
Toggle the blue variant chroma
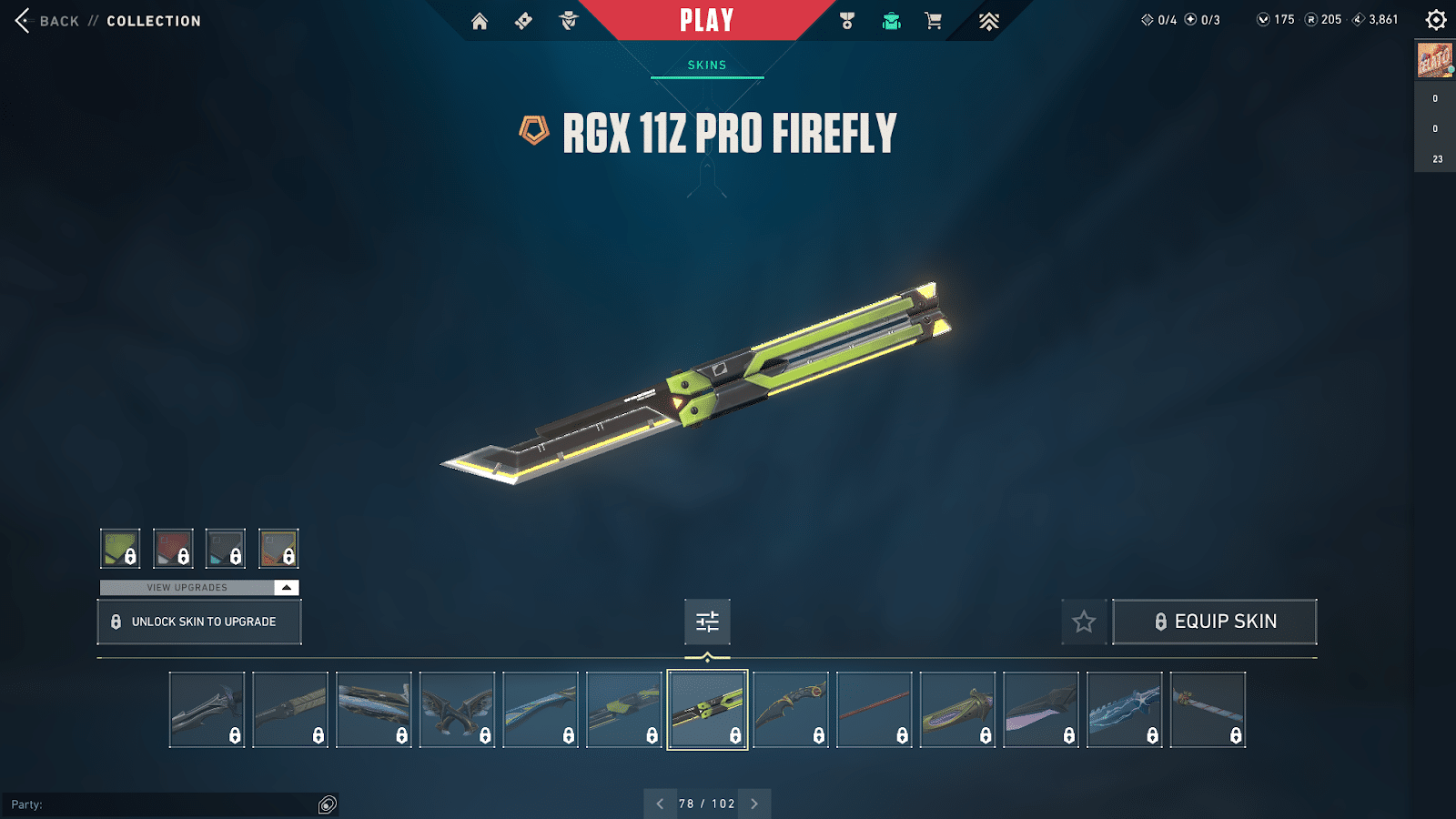[226, 547]
